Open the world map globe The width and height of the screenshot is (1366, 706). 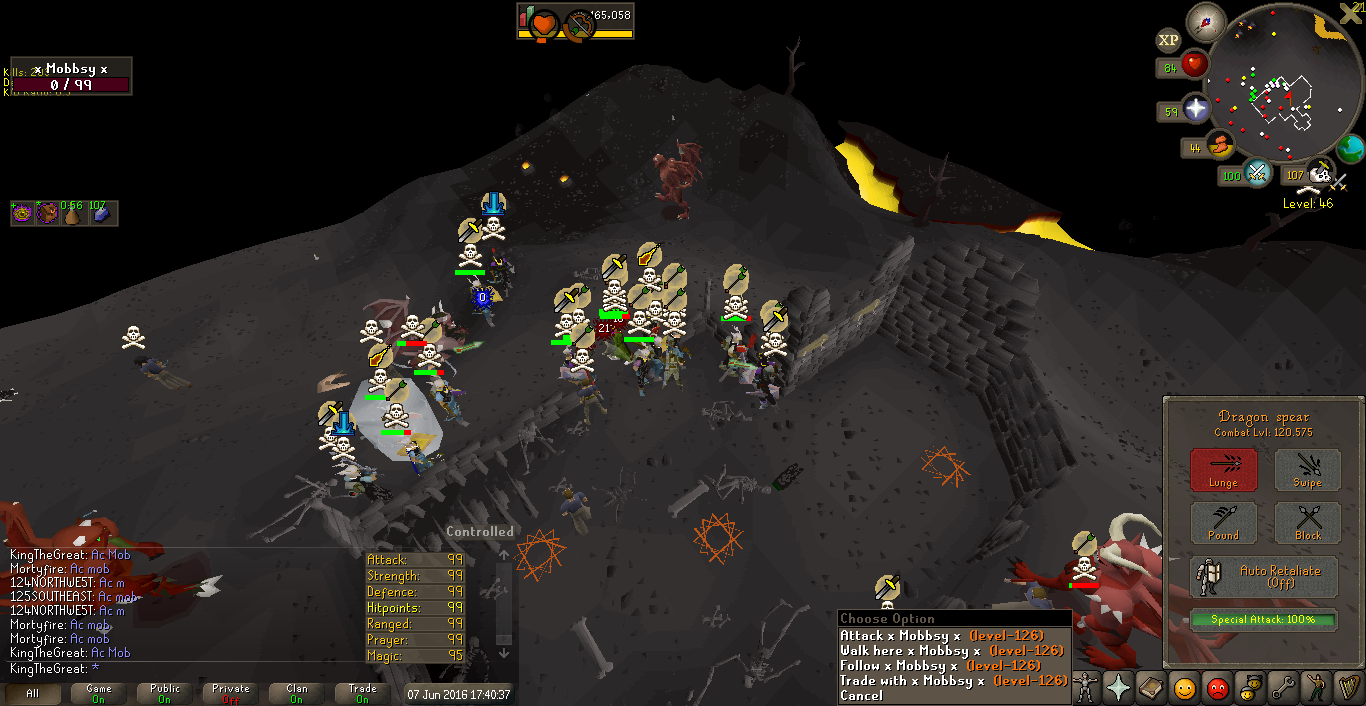point(1350,150)
